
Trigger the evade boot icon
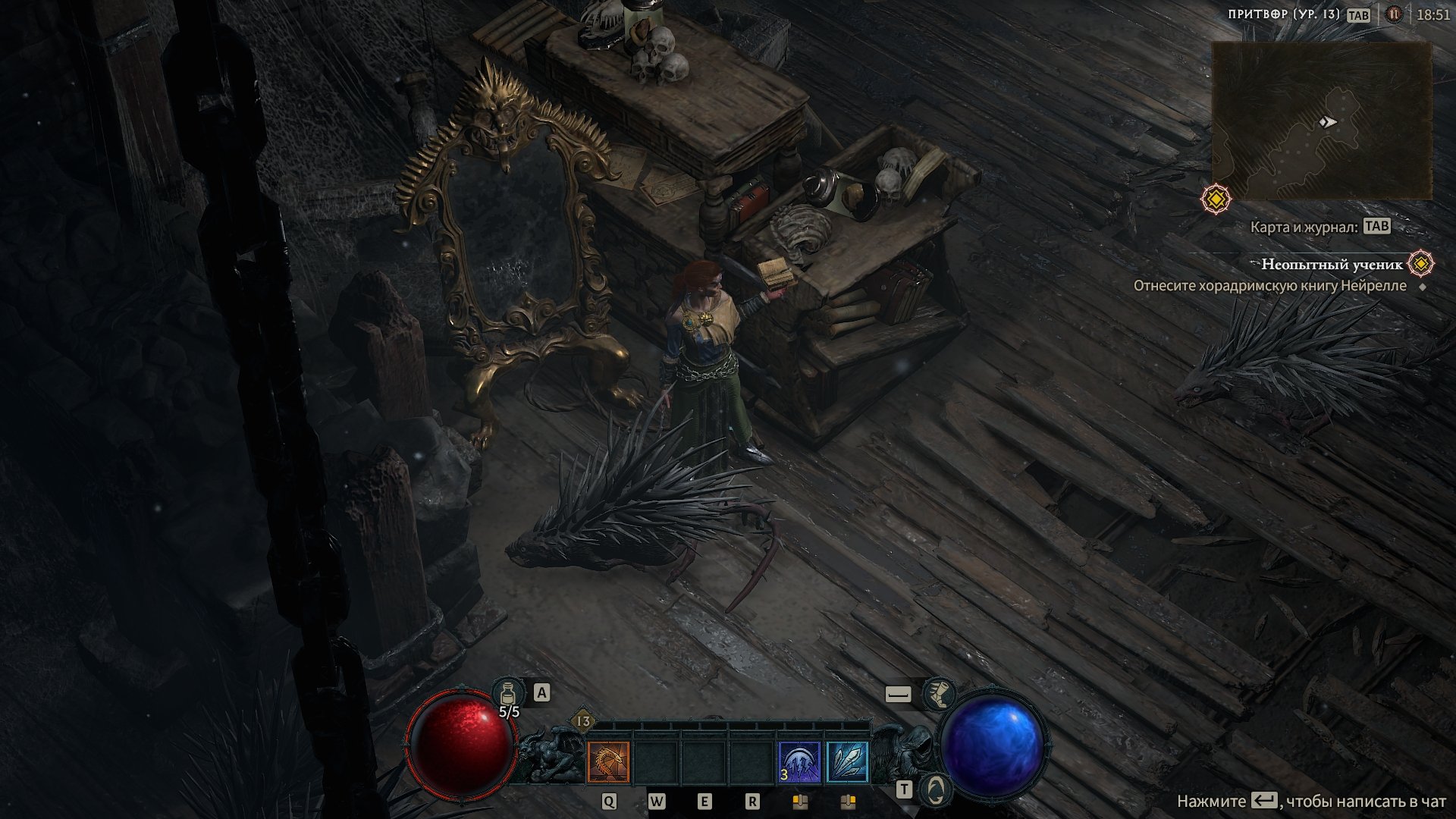(x=939, y=693)
